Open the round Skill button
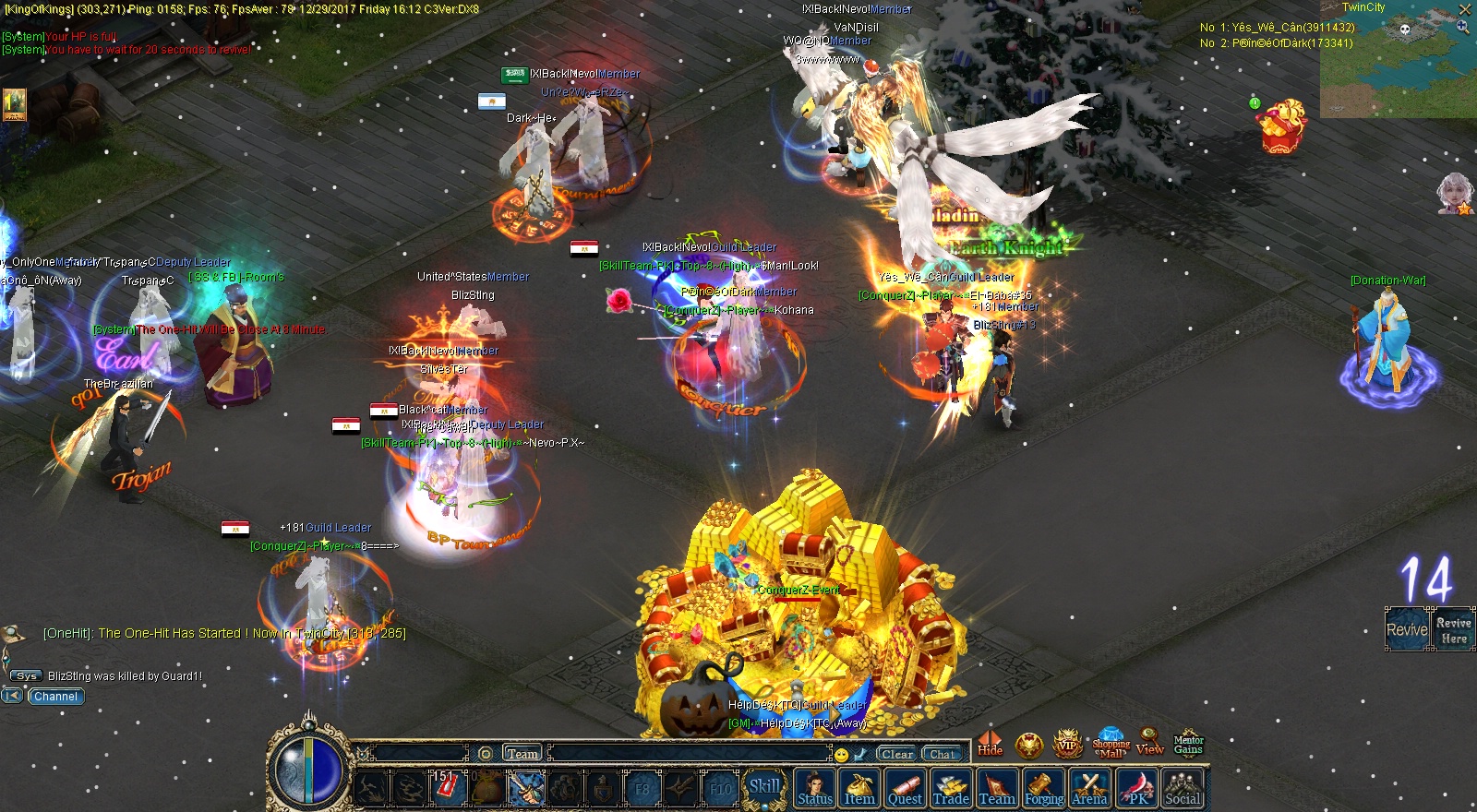Viewport: 1477px width, 812px height. click(x=764, y=787)
